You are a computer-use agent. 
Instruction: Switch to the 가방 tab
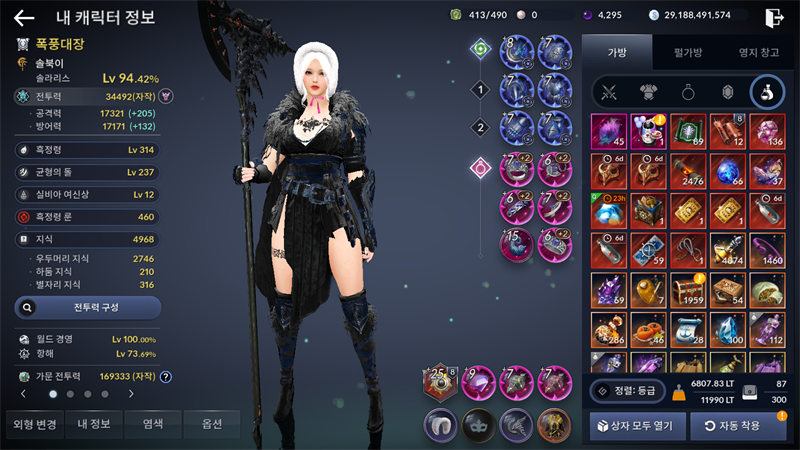(616, 50)
